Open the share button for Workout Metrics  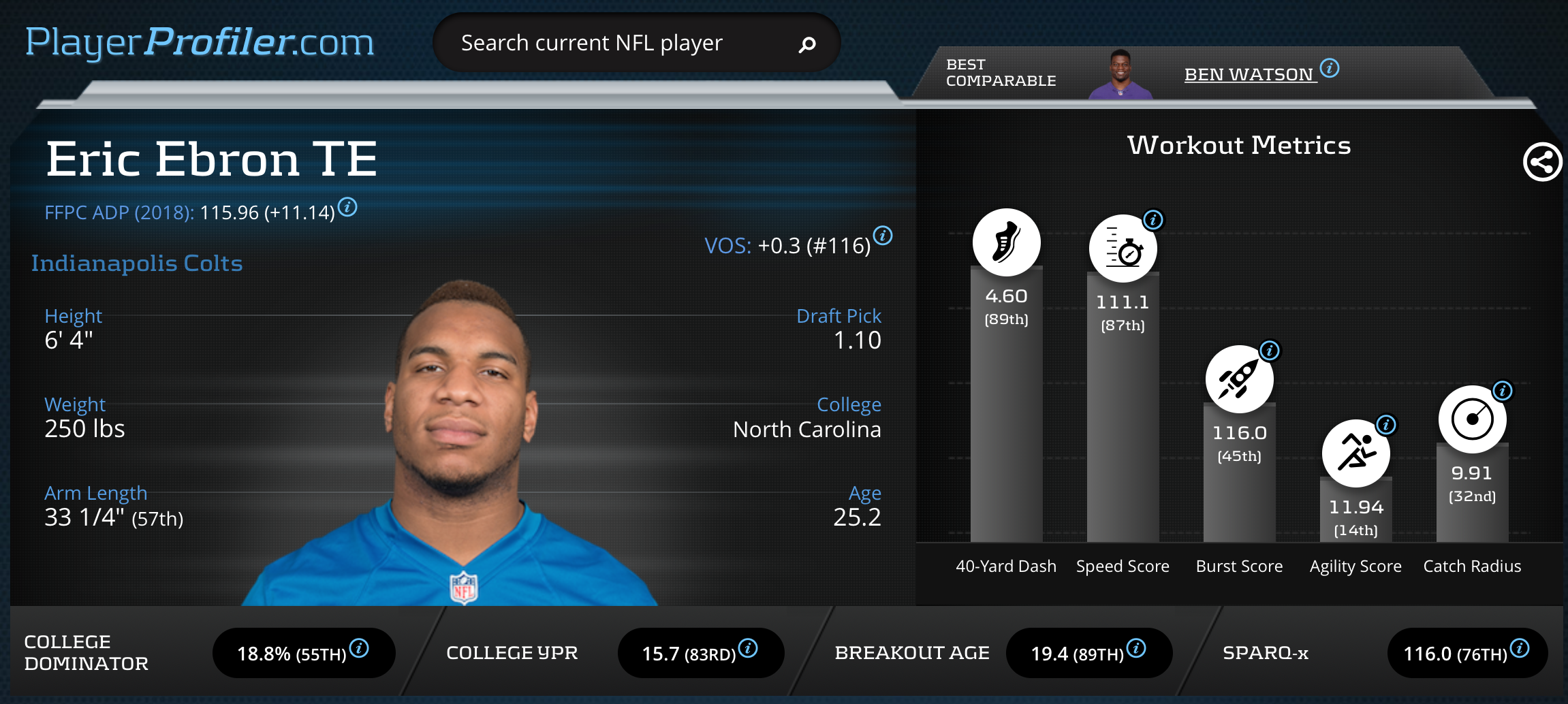pos(1542,162)
